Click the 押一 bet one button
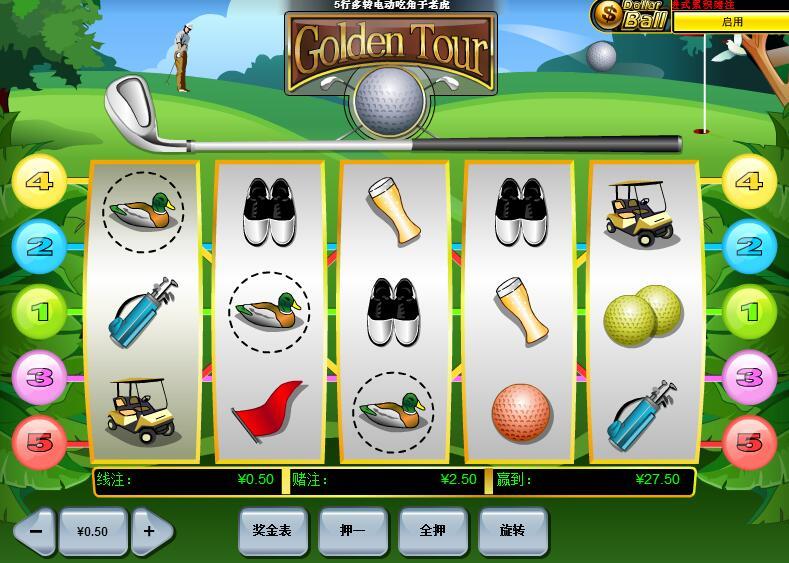 (352, 531)
